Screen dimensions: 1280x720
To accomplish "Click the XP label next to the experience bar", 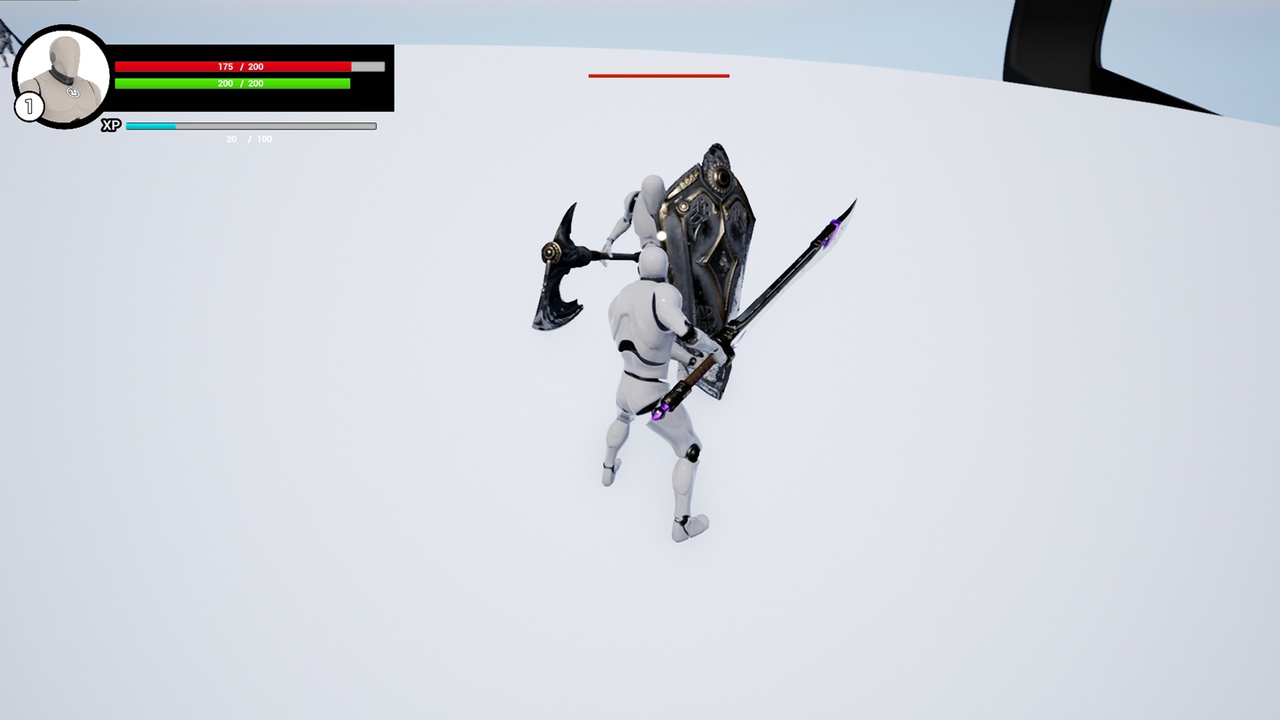I will (x=110, y=126).
